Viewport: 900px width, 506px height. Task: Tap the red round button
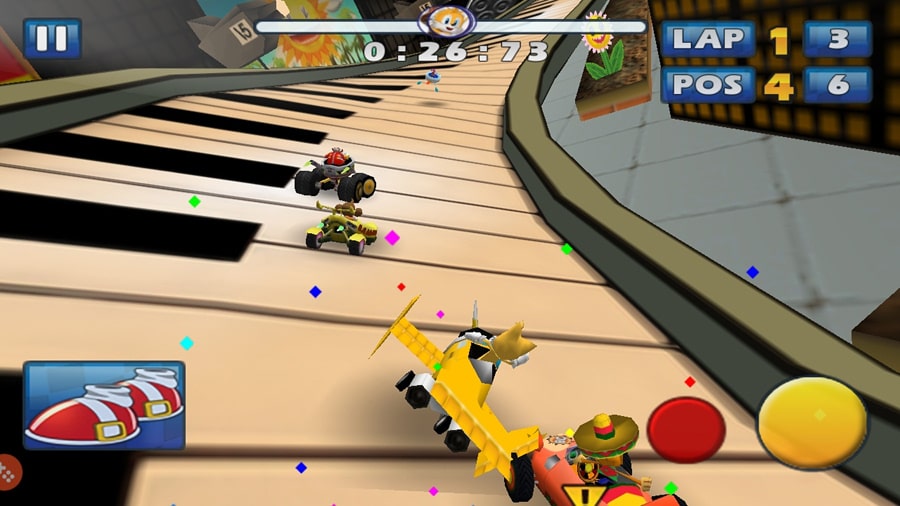[x=686, y=428]
